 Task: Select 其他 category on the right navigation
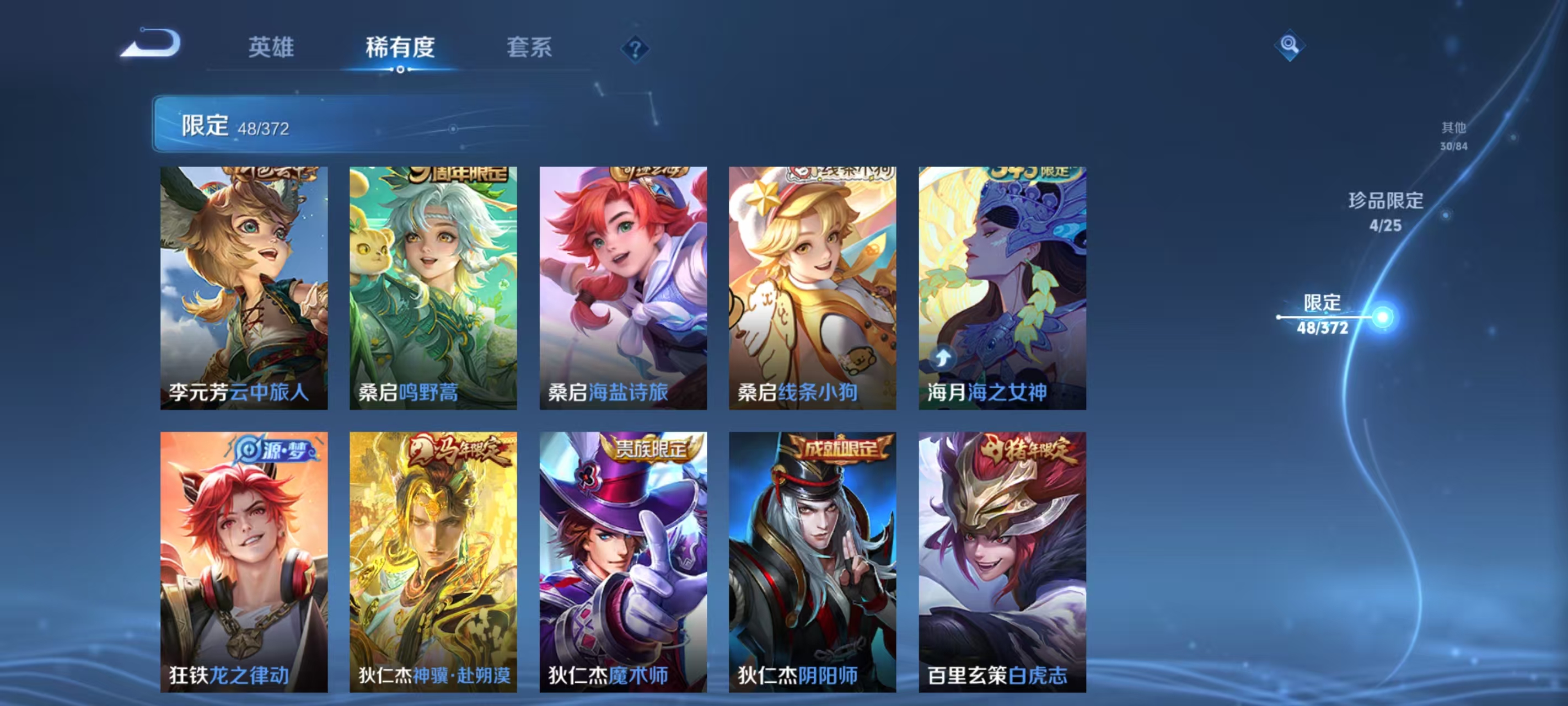1454,135
